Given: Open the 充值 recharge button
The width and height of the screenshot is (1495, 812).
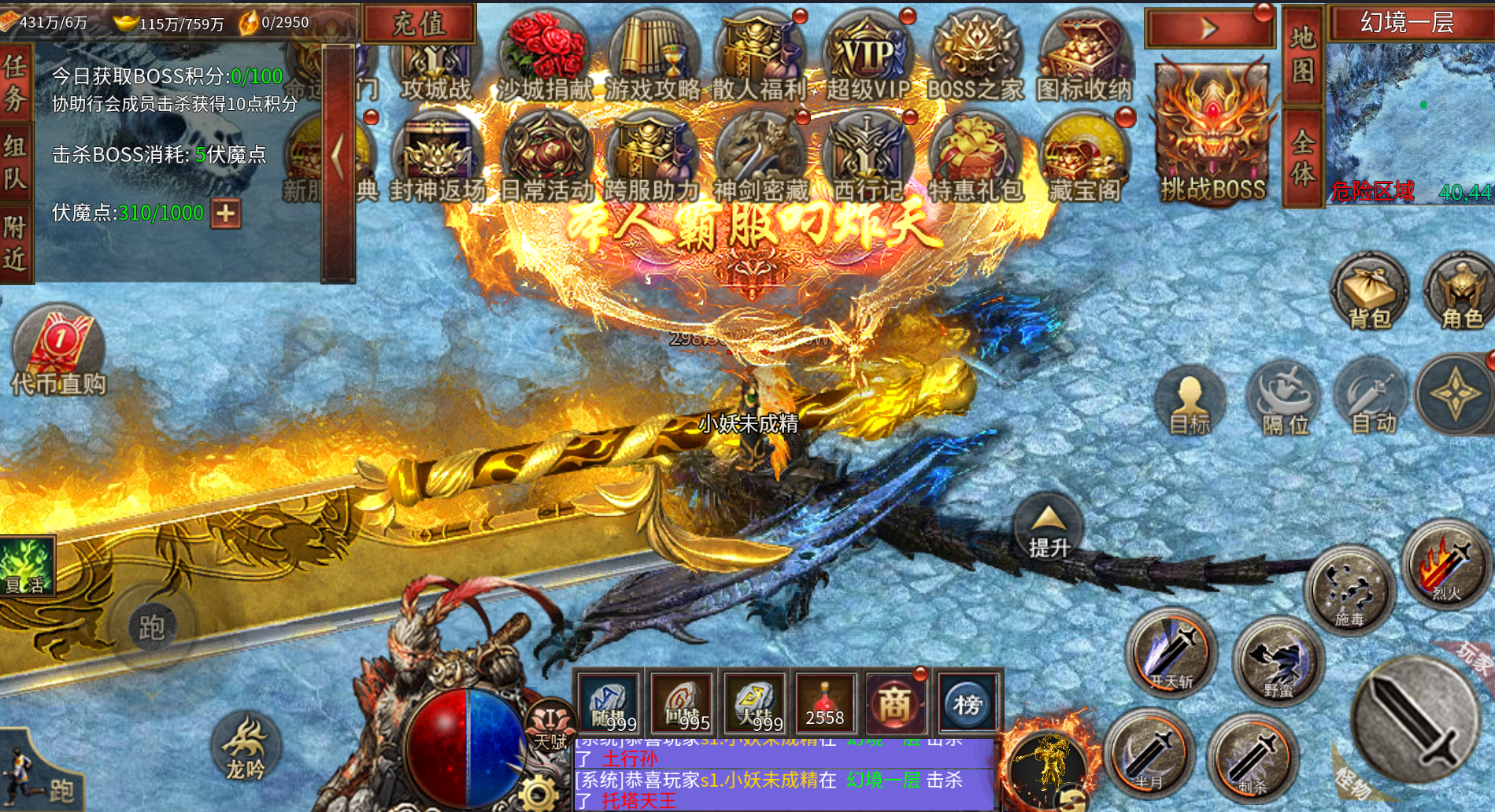Looking at the screenshot, I should [x=419, y=24].
